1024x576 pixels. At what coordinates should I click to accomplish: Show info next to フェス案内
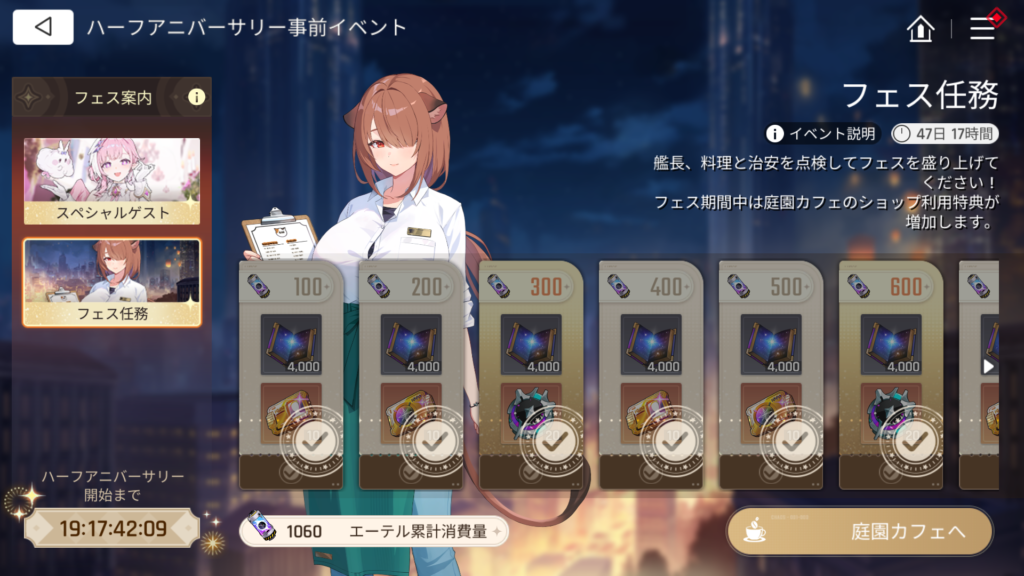196,98
